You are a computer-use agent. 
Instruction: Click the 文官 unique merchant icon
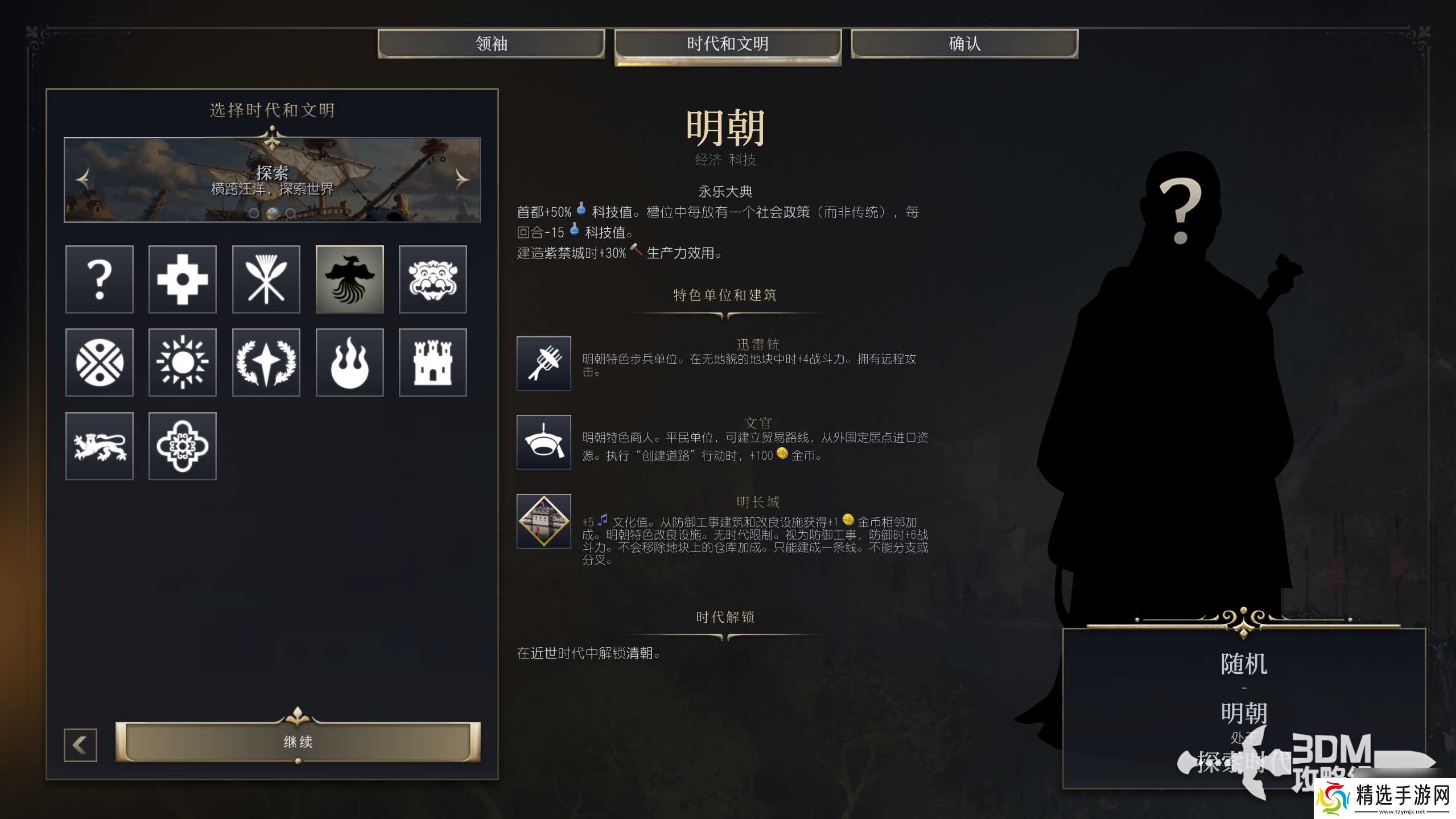click(x=543, y=443)
